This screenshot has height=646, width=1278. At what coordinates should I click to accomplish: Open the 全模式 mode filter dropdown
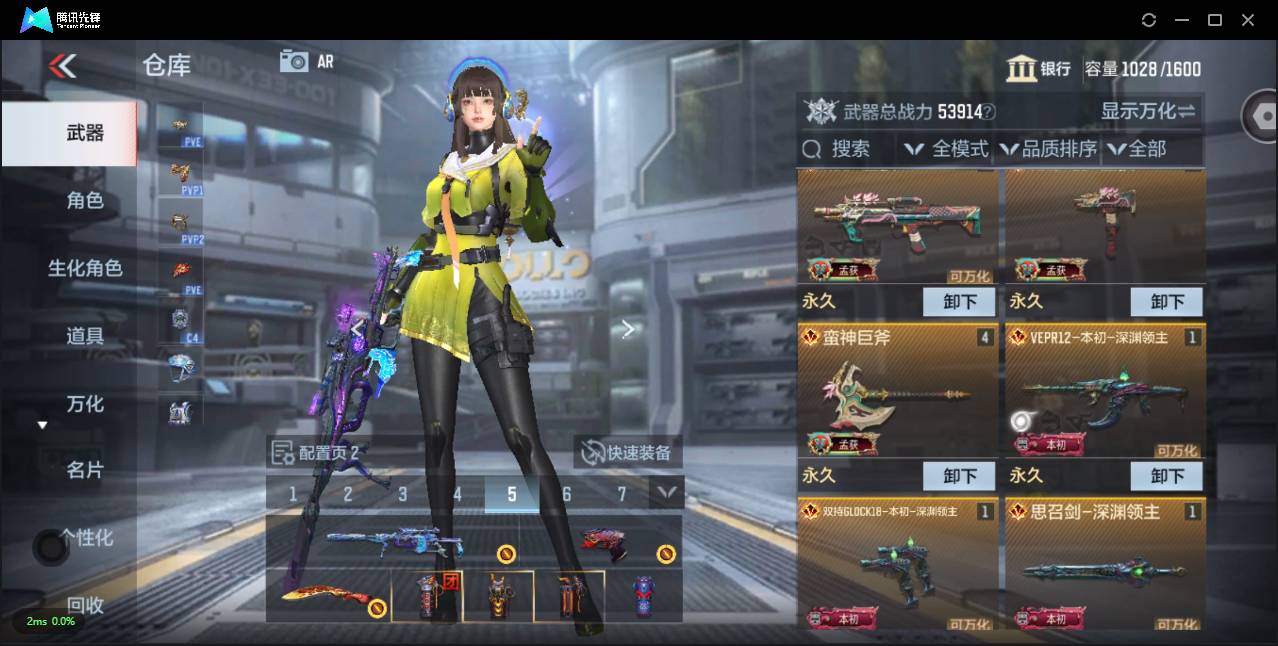[946, 149]
